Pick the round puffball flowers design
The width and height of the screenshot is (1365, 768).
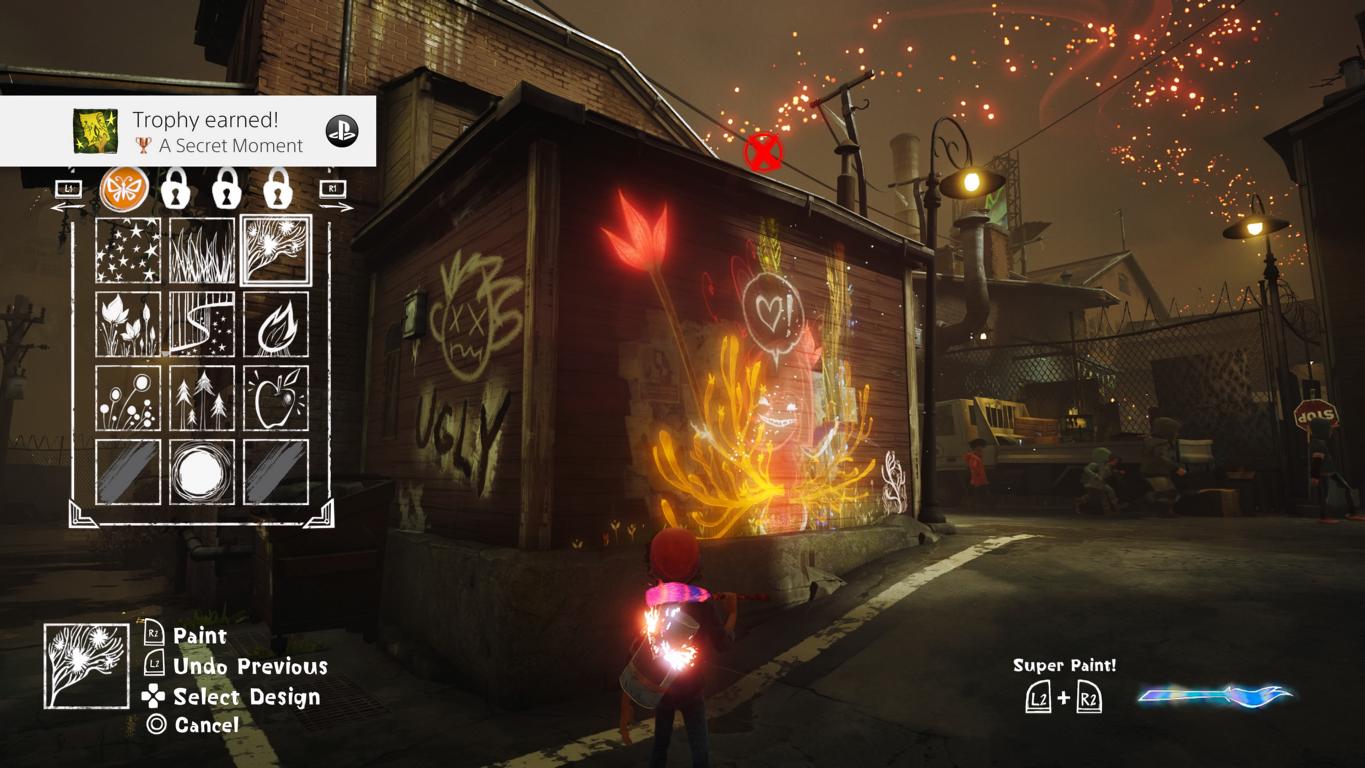pyautogui.click(x=128, y=398)
